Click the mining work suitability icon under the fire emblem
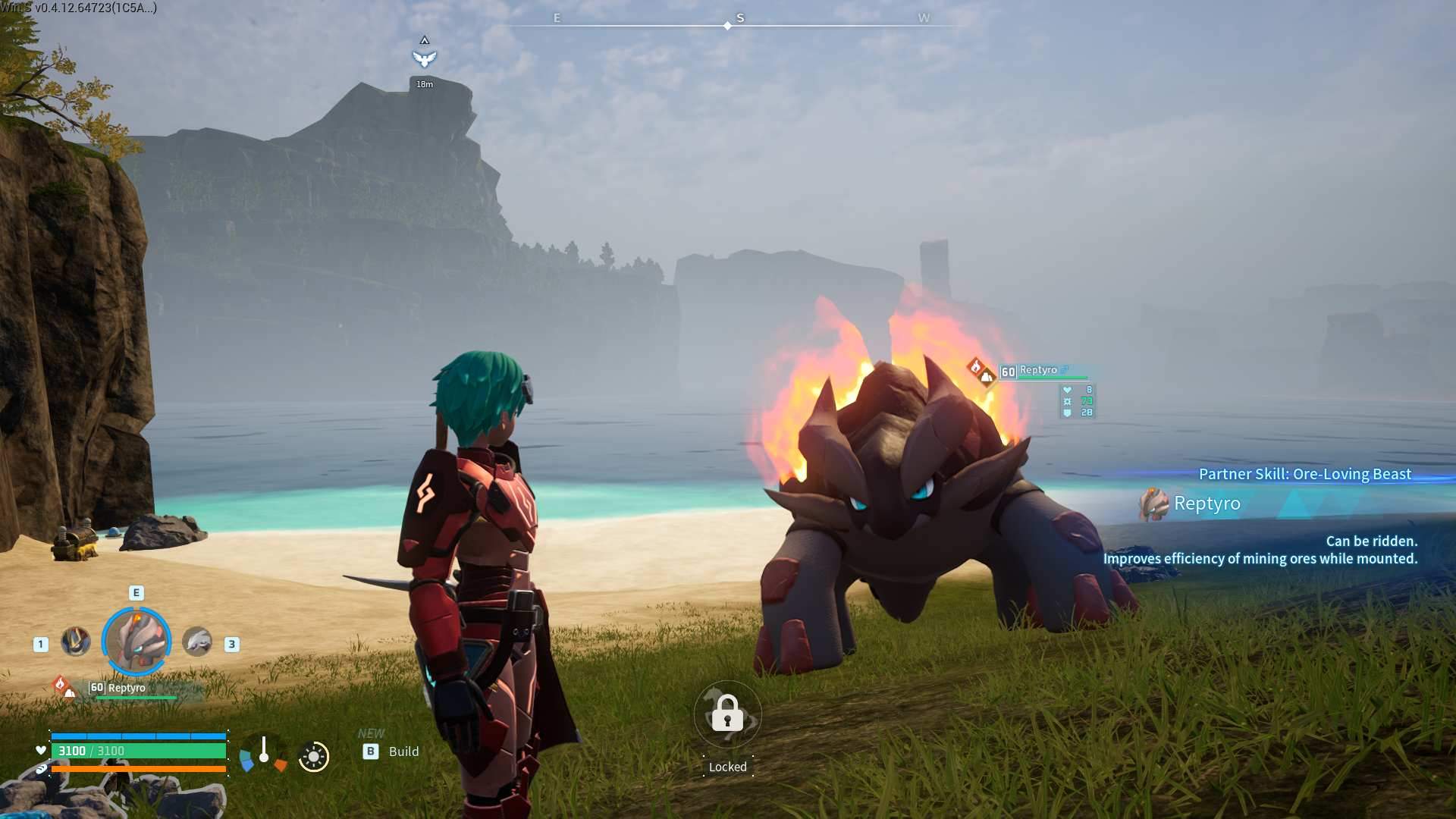 click(987, 379)
